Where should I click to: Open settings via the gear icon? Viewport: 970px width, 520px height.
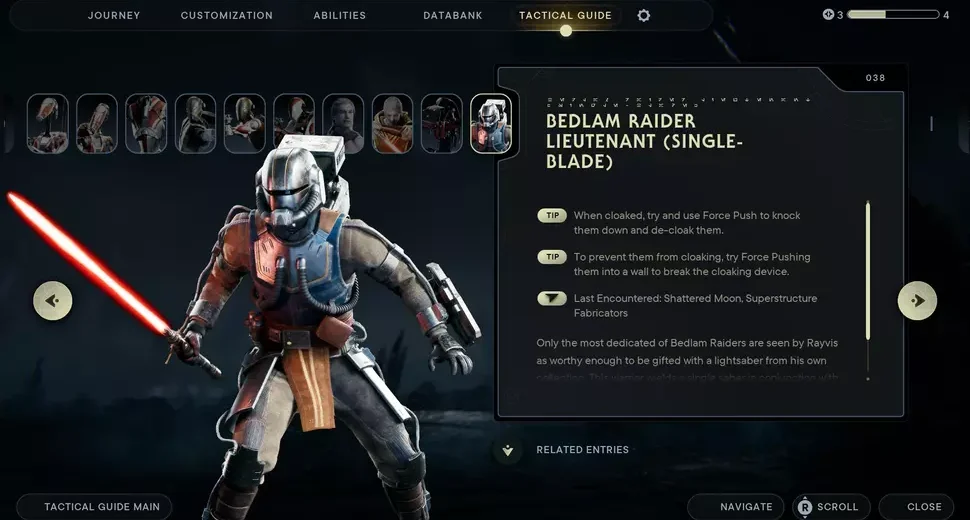(643, 16)
